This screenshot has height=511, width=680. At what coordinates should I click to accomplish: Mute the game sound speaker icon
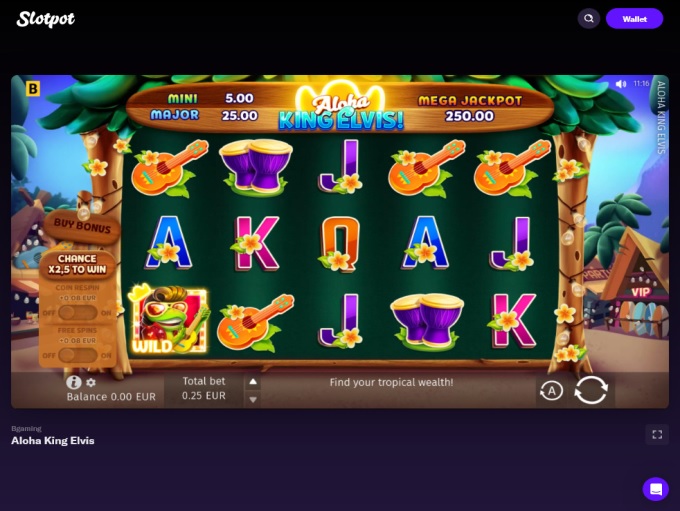coord(621,84)
